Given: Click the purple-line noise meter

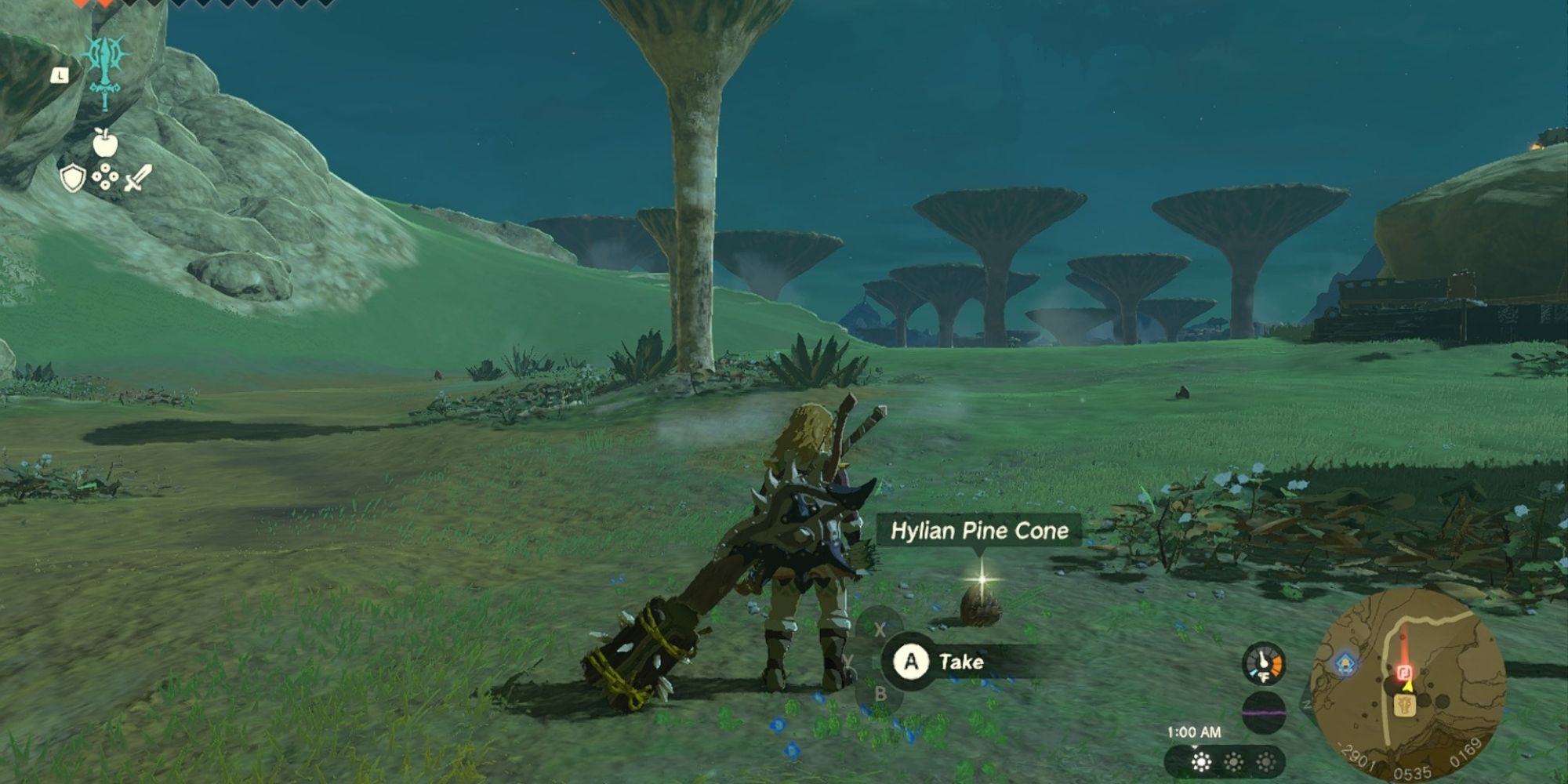Looking at the screenshot, I should [1263, 713].
